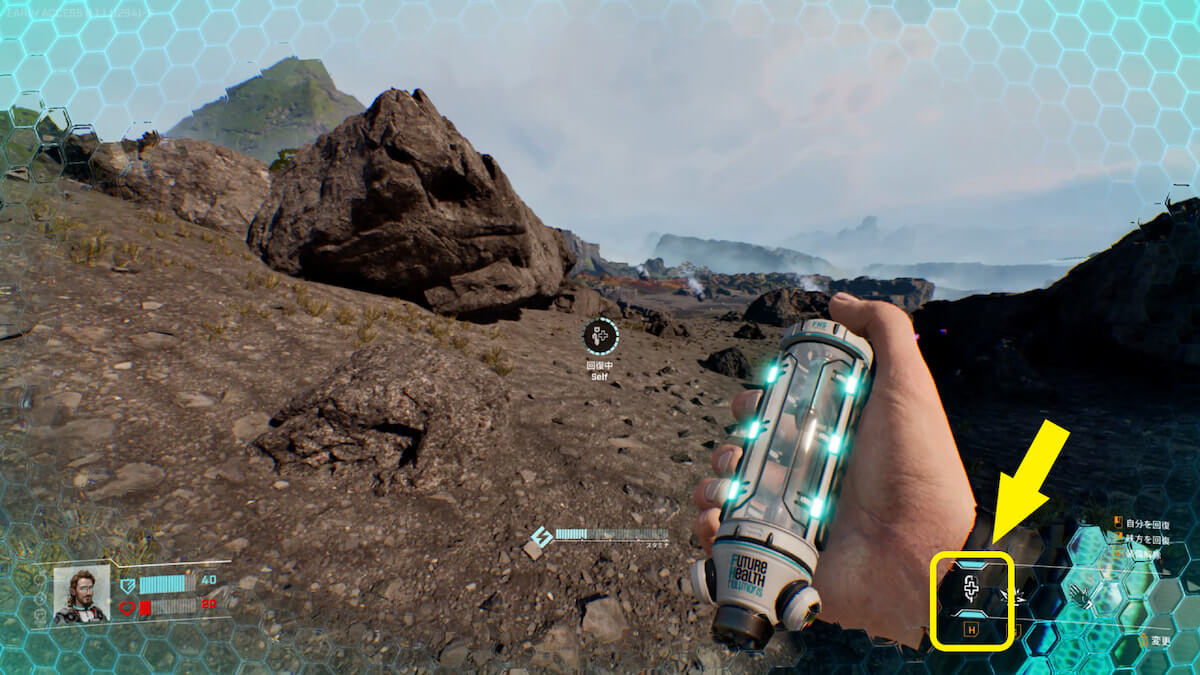Select the medical cross healing ability icon
1200x675 pixels.
click(x=970, y=589)
